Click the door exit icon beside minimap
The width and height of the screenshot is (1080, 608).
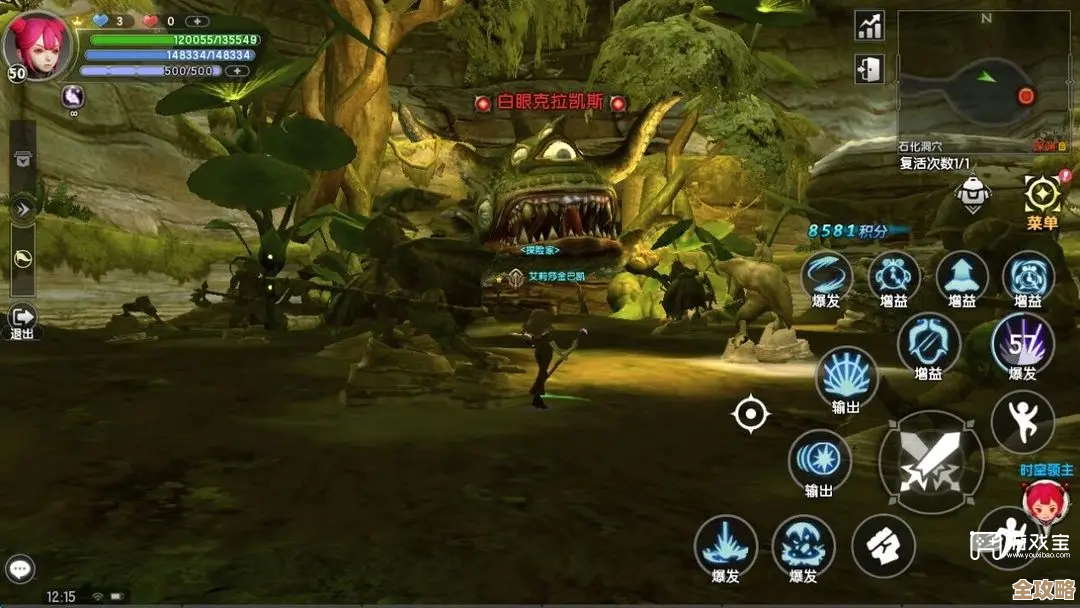(x=869, y=69)
